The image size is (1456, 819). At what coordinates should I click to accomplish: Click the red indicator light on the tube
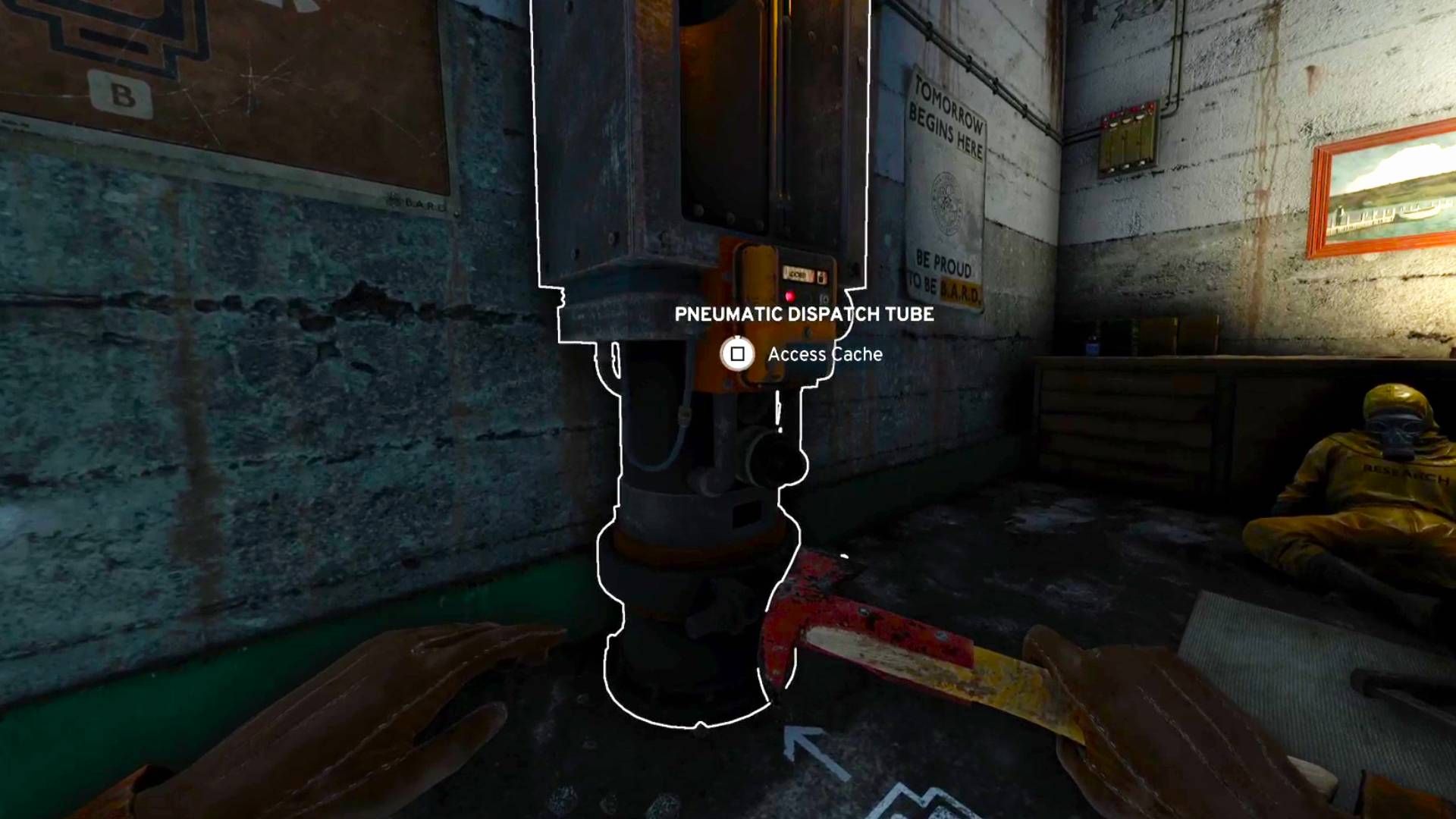pos(792,297)
